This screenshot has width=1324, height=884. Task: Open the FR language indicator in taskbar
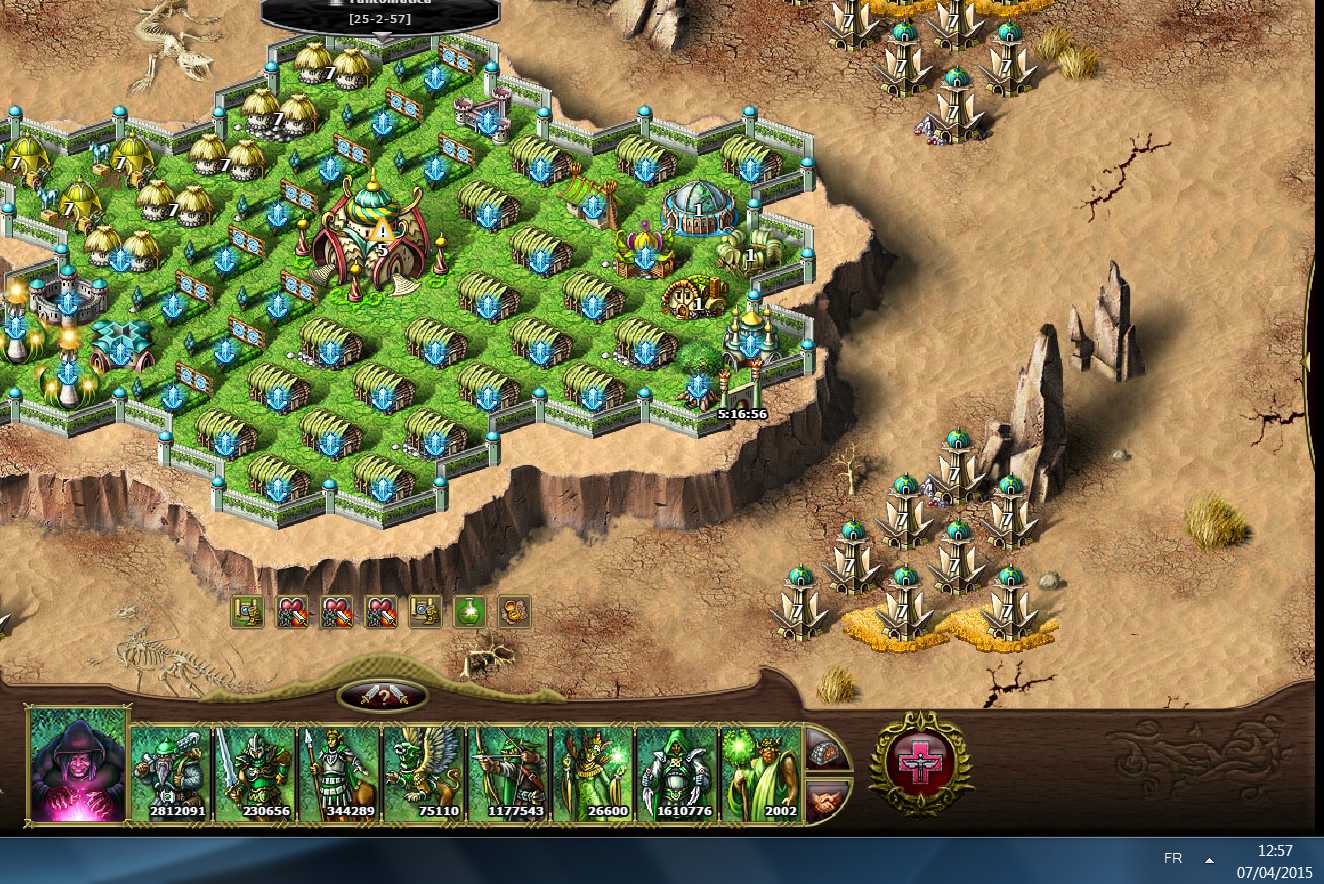(1173, 859)
